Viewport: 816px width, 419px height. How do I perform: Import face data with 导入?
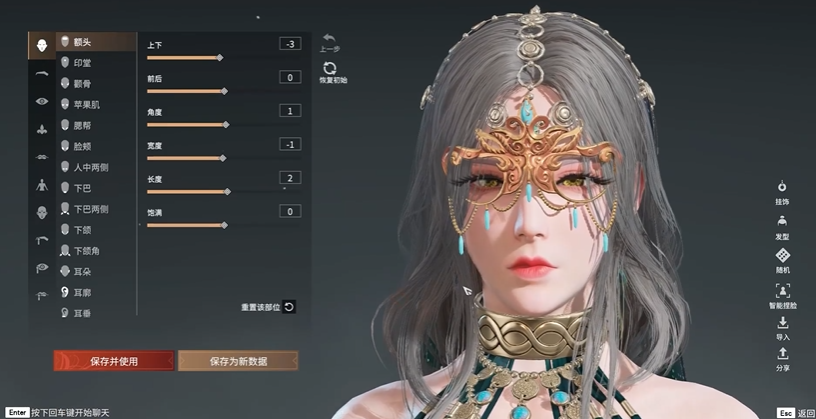point(782,326)
